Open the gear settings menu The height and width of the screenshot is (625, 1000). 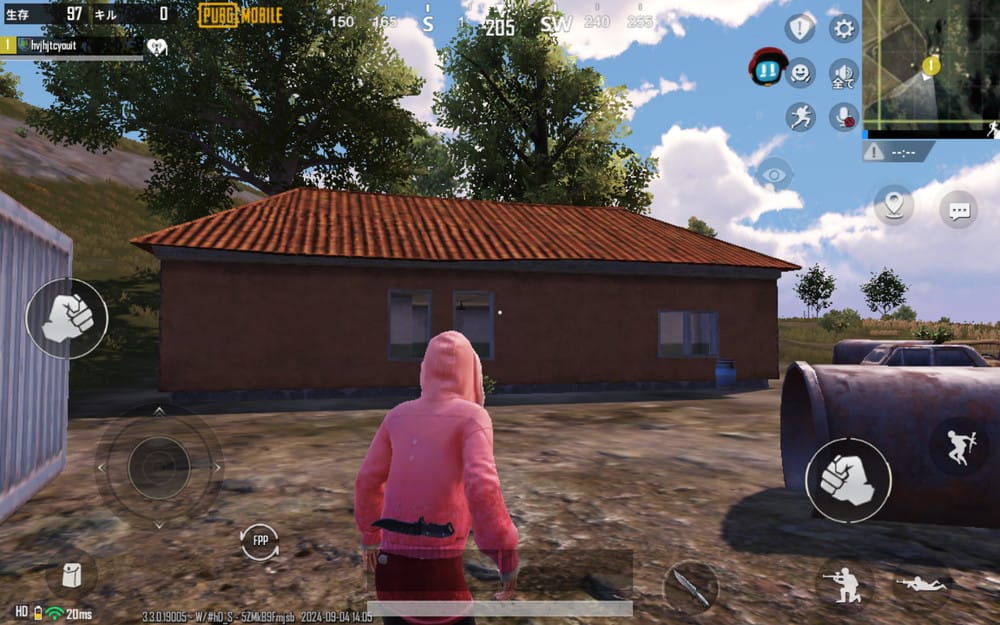click(844, 28)
